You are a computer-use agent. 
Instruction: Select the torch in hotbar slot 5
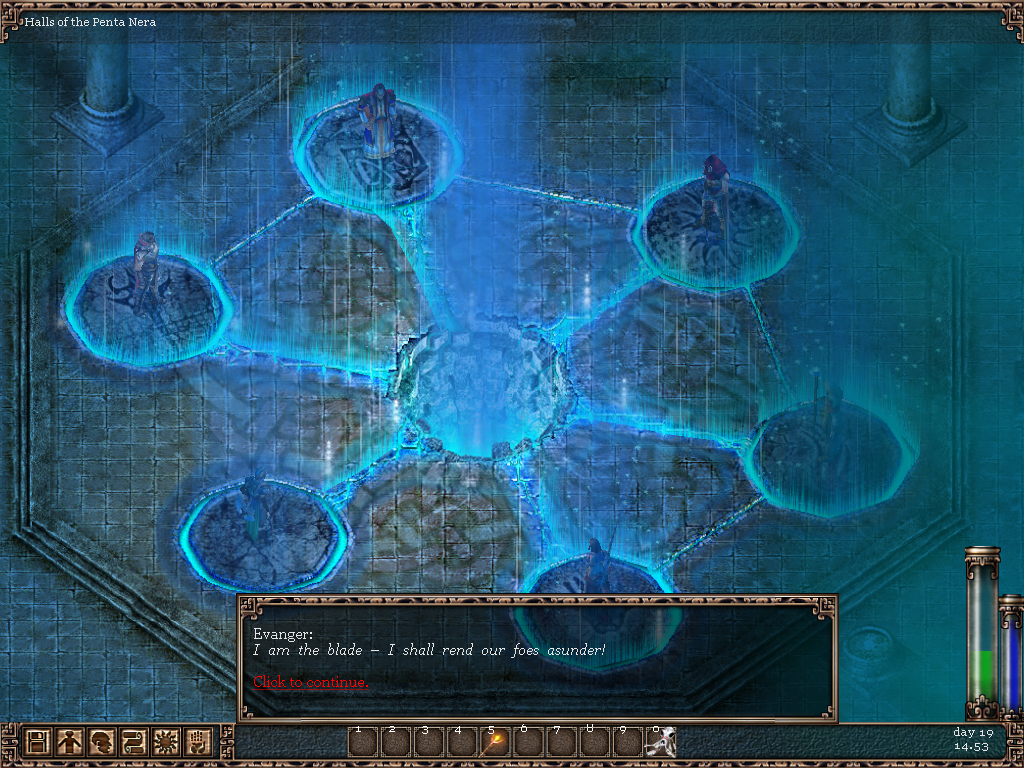coord(496,743)
